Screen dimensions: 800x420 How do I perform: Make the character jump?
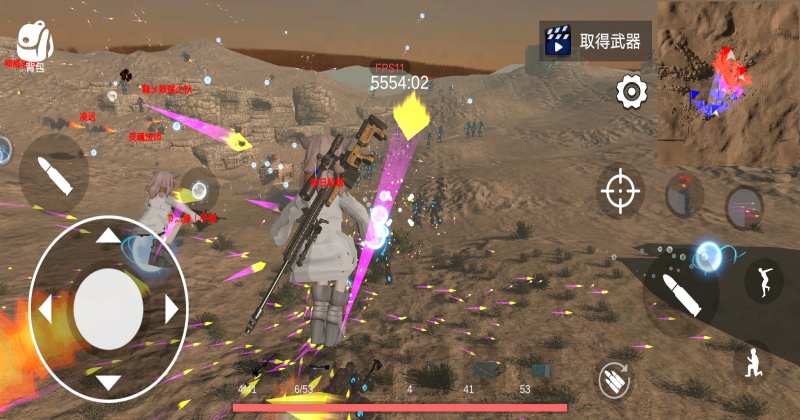(x=763, y=280)
